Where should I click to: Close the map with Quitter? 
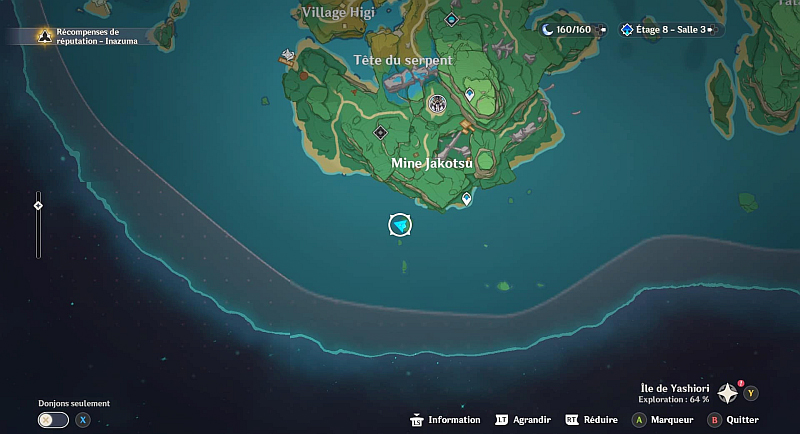tap(735, 420)
